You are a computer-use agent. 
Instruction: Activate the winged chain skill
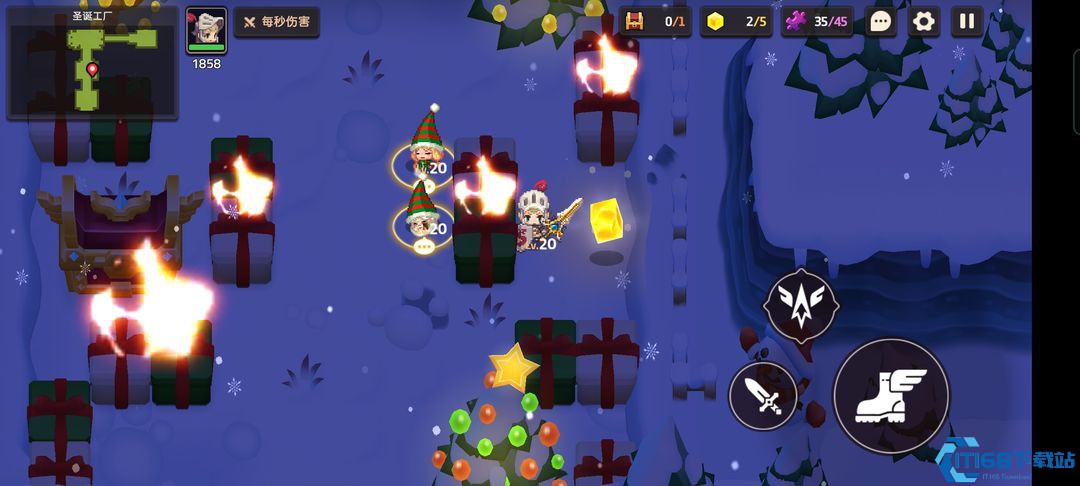800,306
